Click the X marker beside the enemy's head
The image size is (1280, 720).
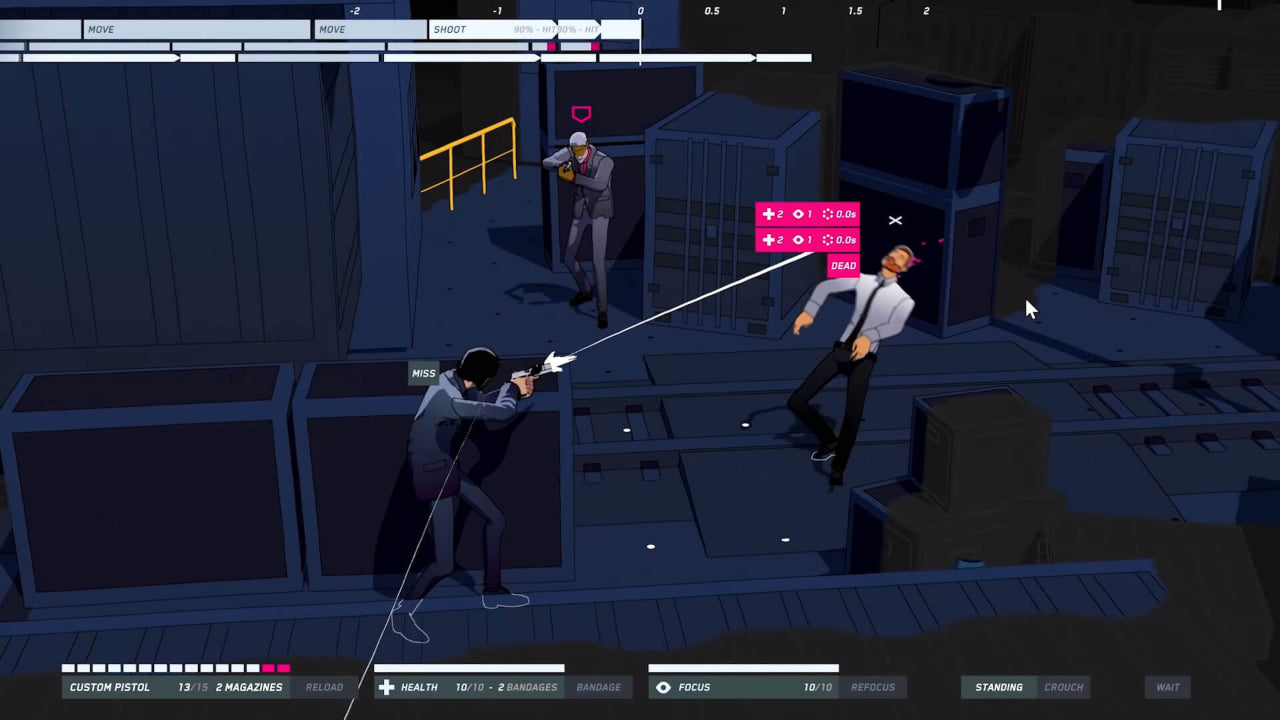[x=895, y=220]
